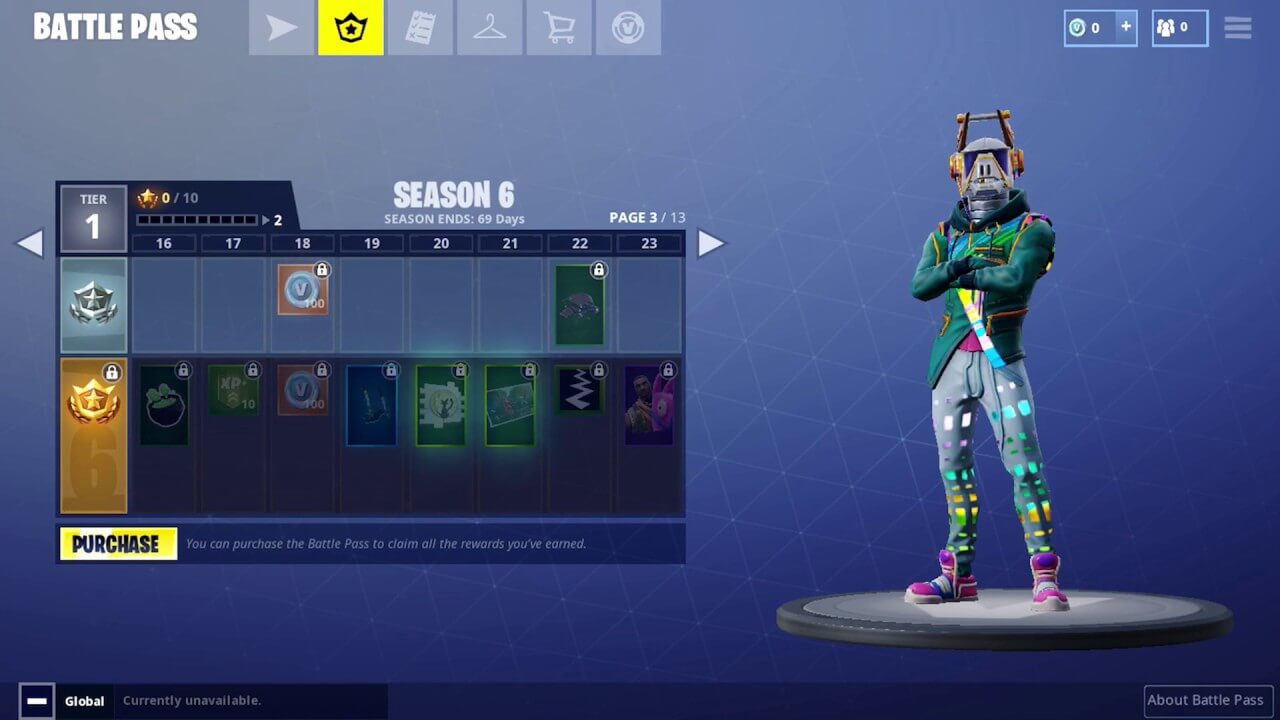Click the V-Bucks store coin icon
The width and height of the screenshot is (1280, 720).
628,27
